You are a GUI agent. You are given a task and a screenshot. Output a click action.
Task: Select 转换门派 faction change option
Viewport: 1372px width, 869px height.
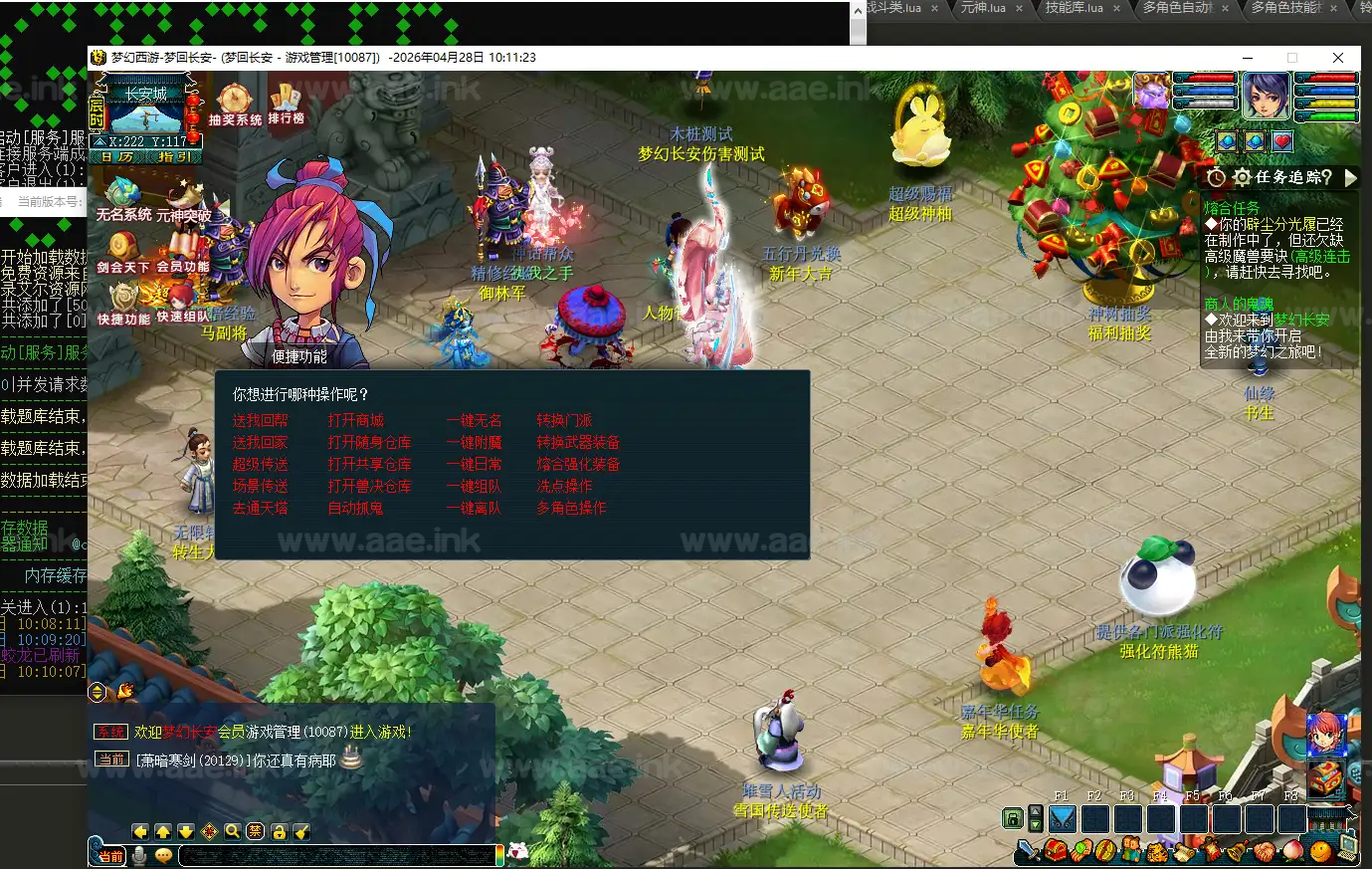[564, 420]
